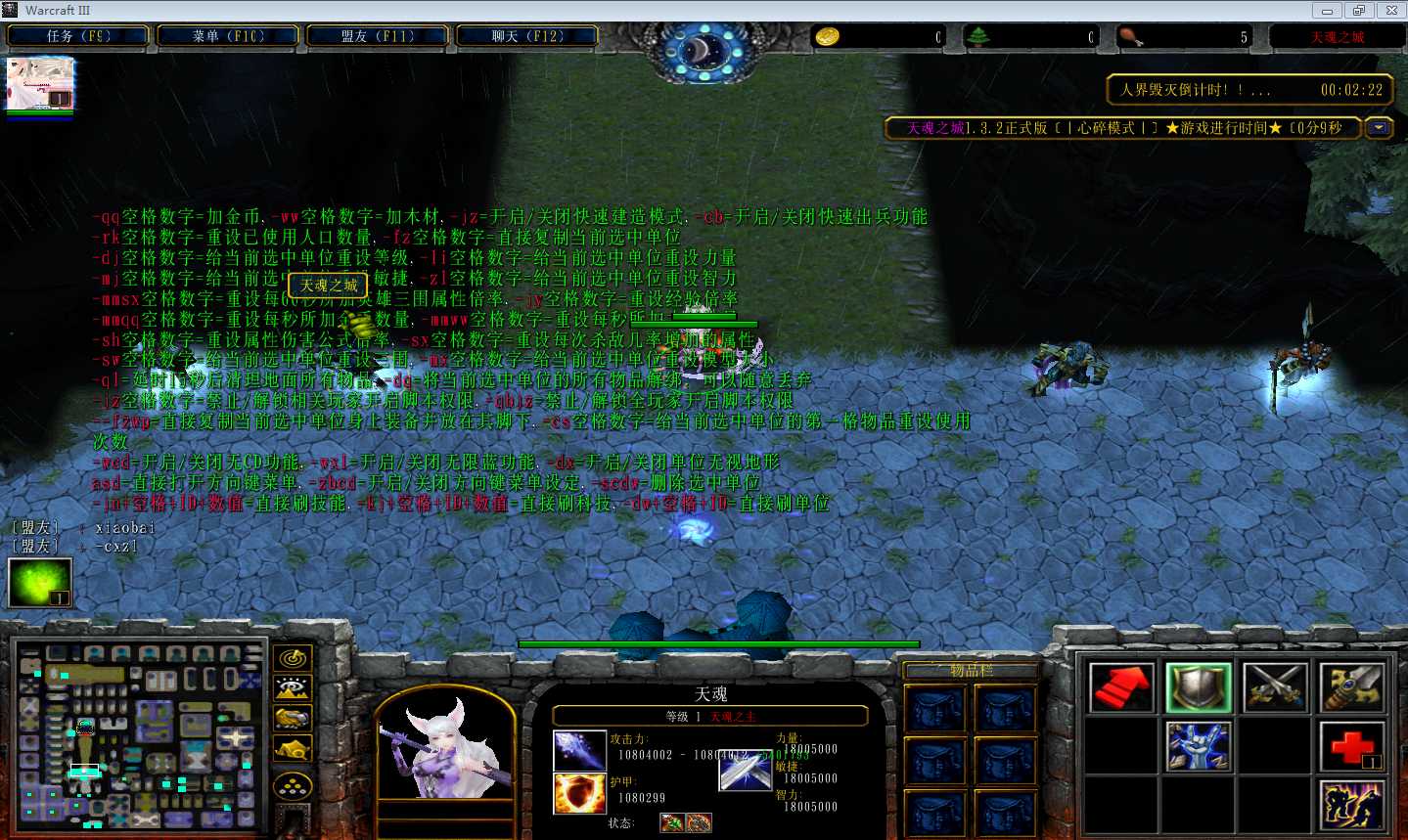
Task: Toggle minimap terrain display button
Action: 293,688
